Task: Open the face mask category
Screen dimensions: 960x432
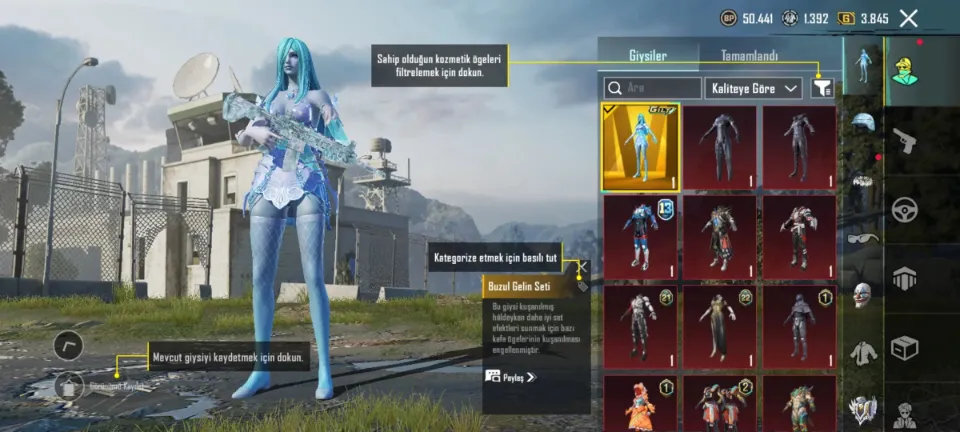Action: 862,294
